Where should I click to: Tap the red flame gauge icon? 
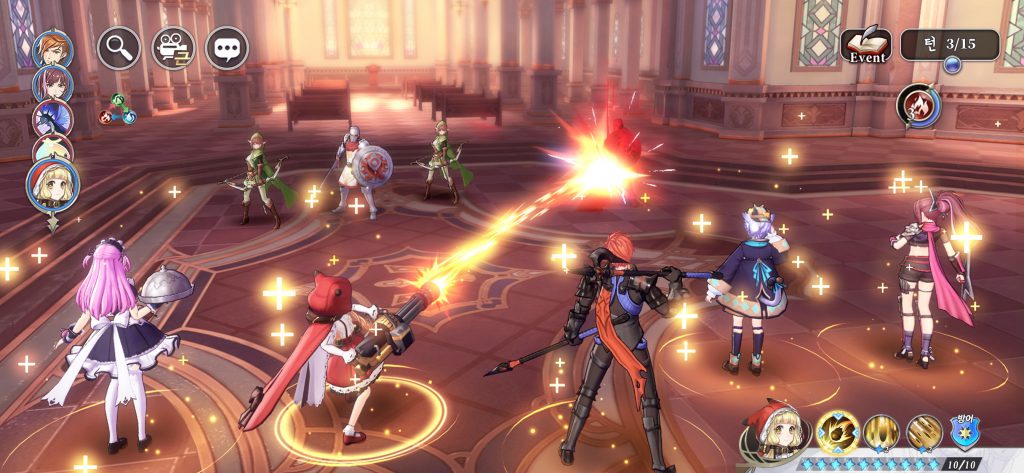click(x=917, y=105)
